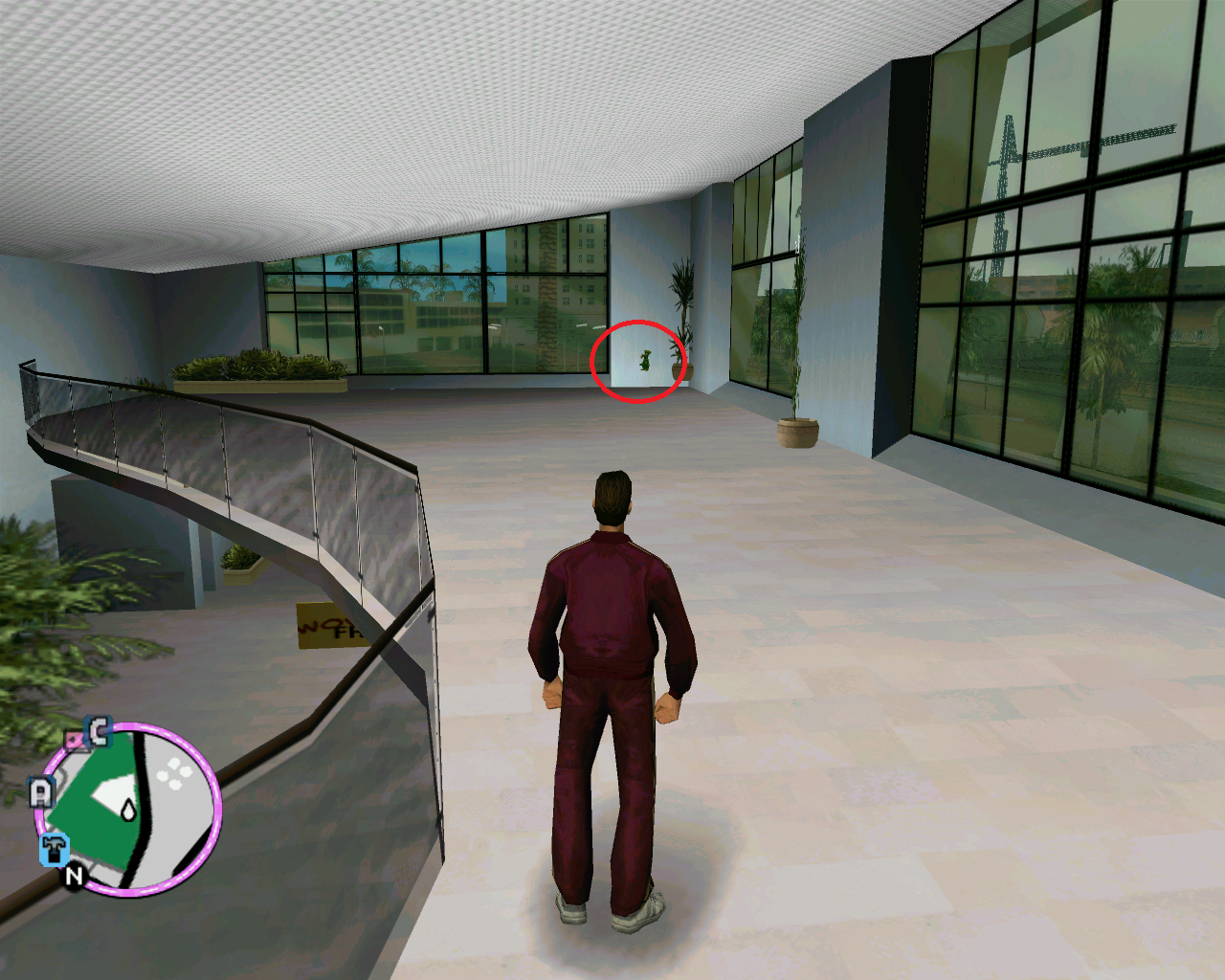This screenshot has height=980, width=1225.
Task: Click the N north marker on the radar
Action: (75, 875)
